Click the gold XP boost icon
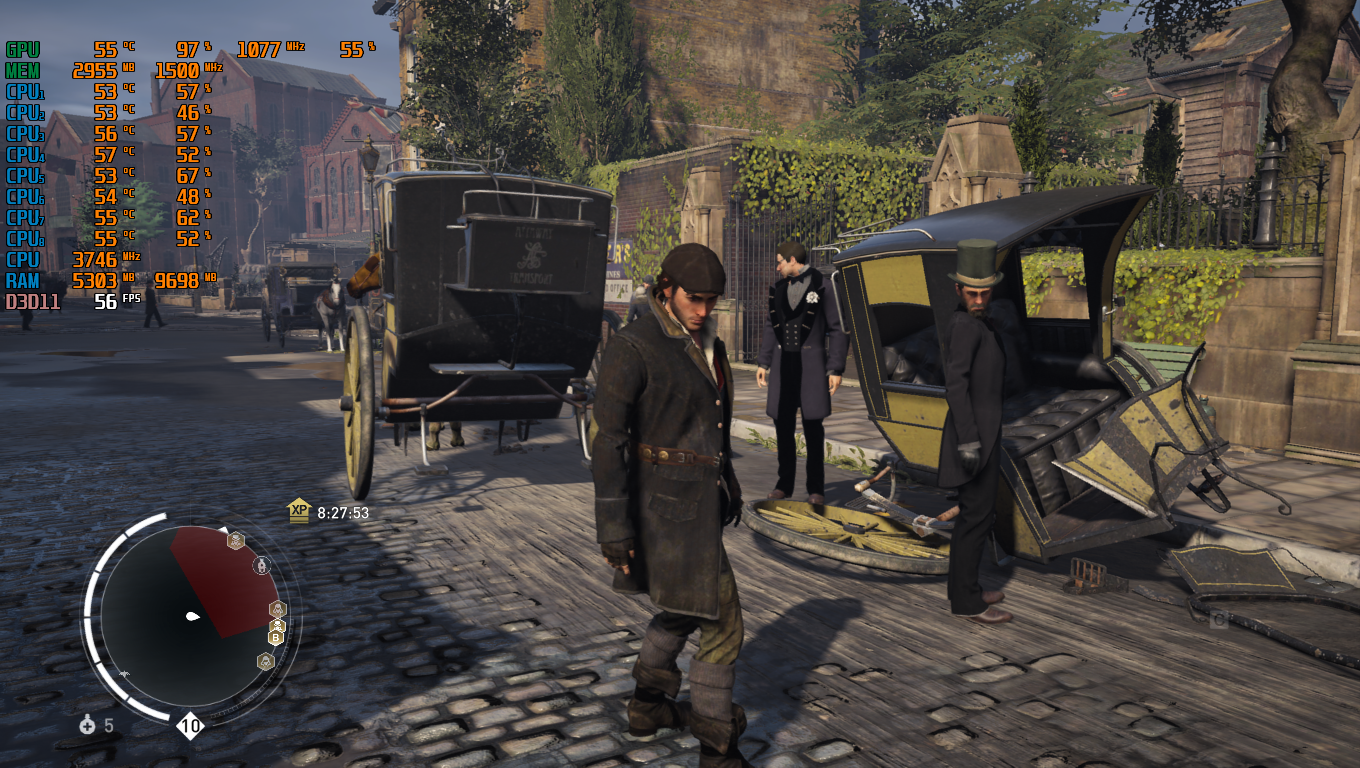 click(299, 511)
